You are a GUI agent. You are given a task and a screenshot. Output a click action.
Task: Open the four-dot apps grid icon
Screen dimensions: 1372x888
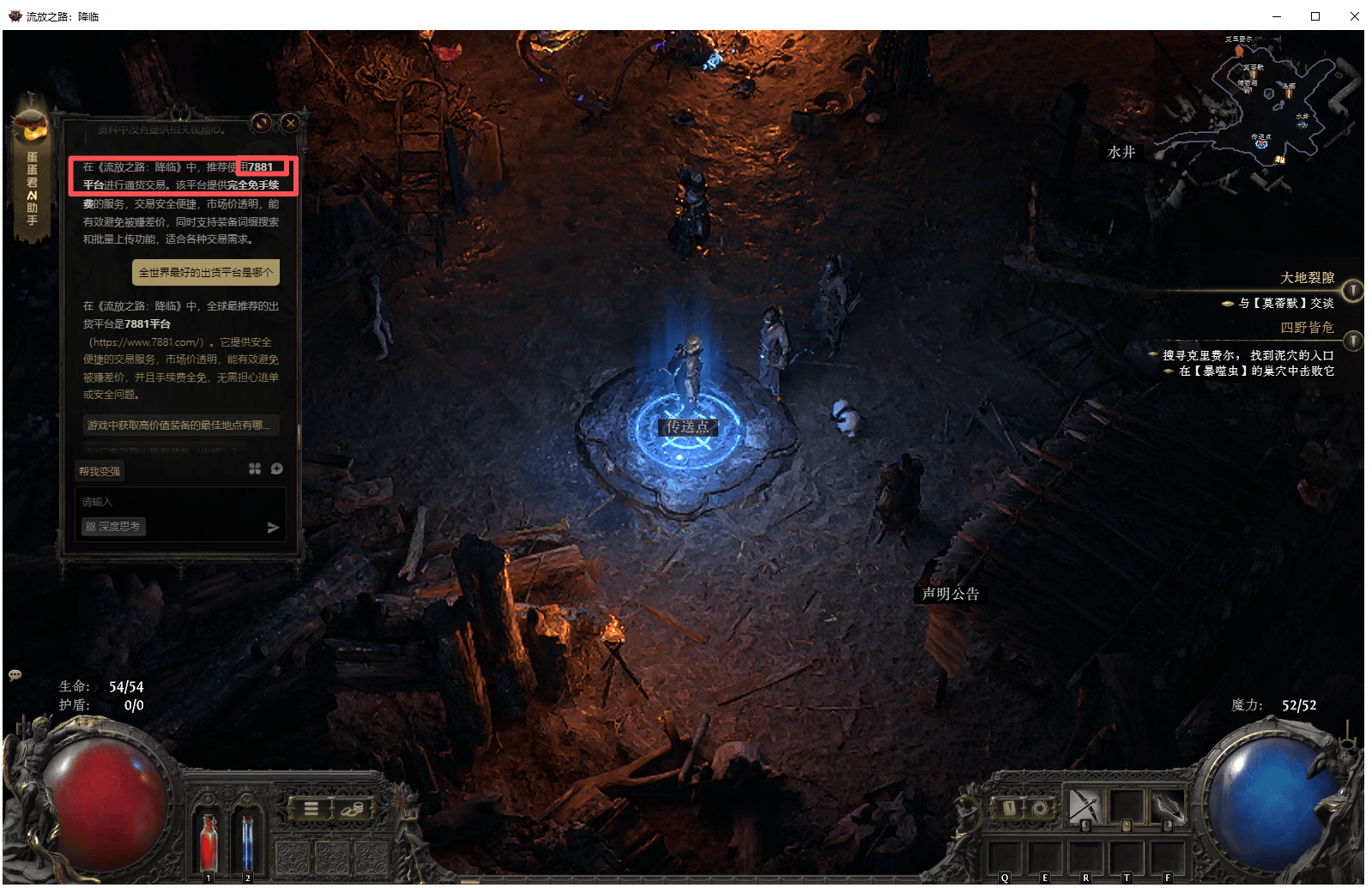point(255,468)
